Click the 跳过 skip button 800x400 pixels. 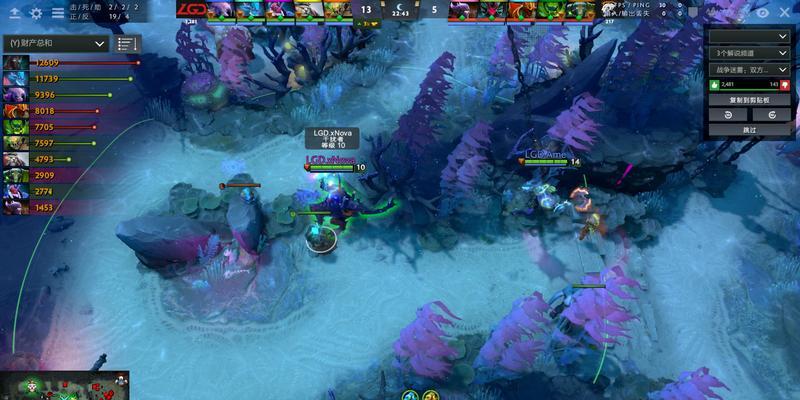click(x=749, y=130)
